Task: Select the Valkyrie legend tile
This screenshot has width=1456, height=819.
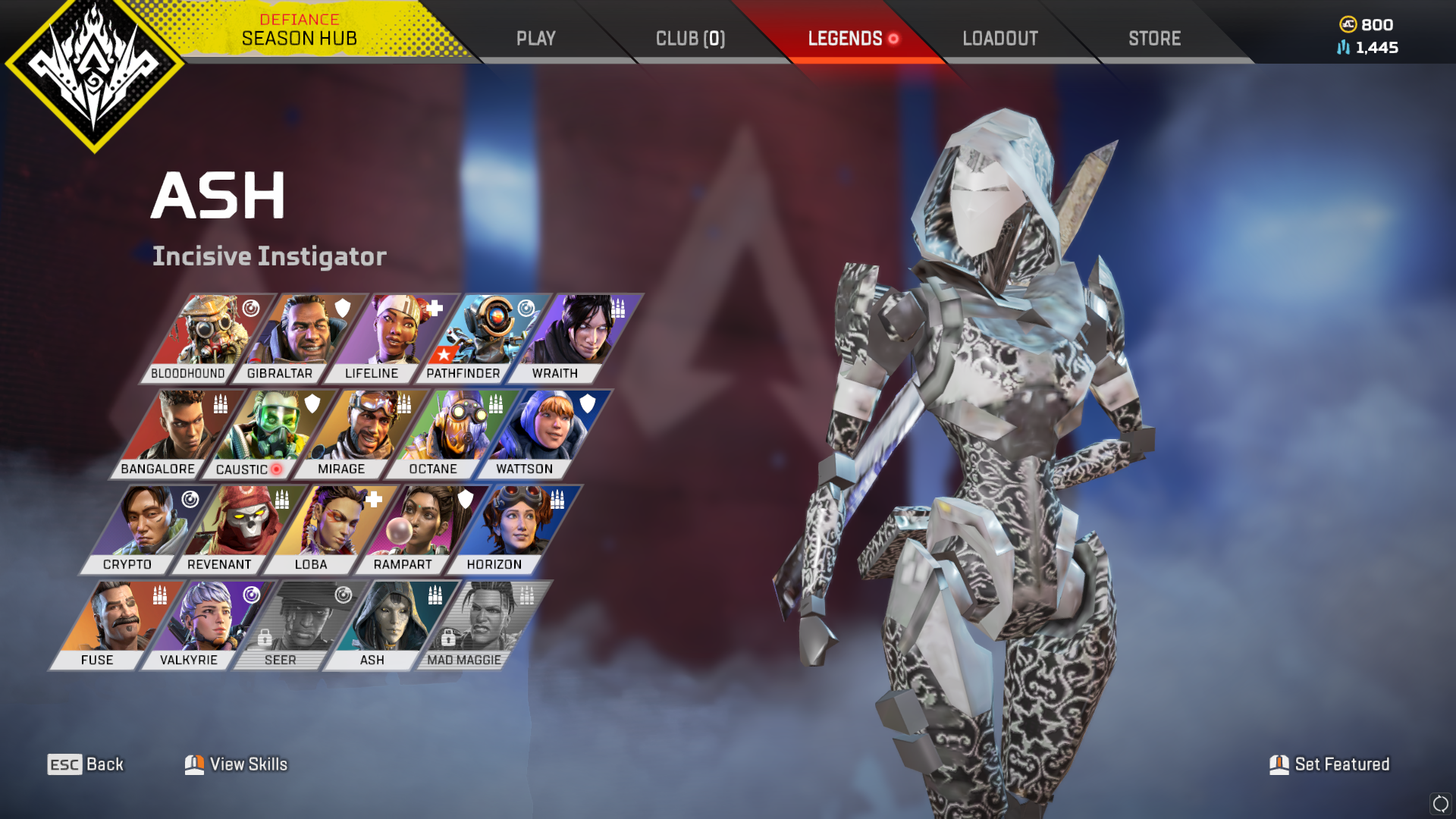Action: [204, 624]
